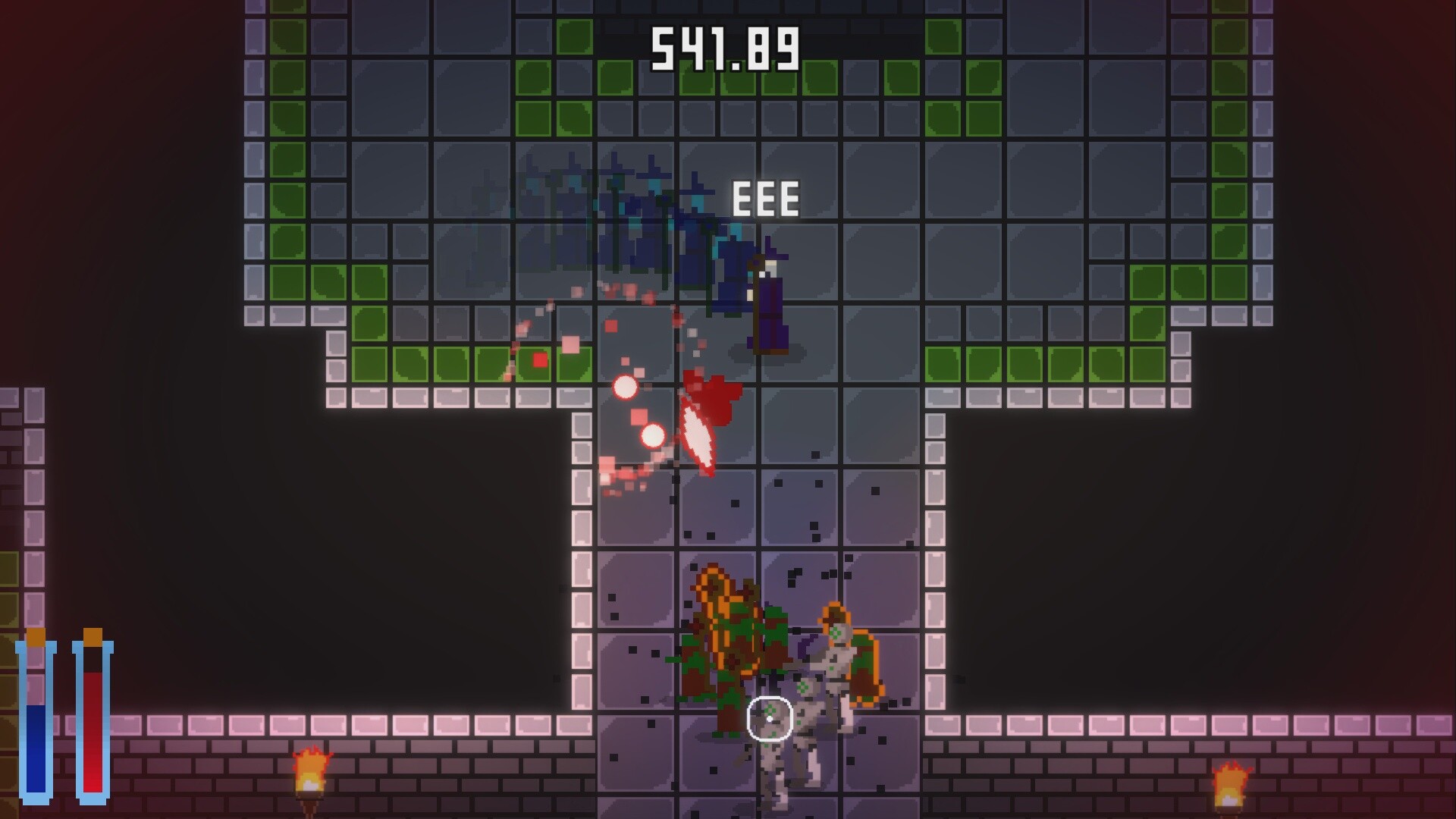Click the white glowing projectile orb
The height and width of the screenshot is (819, 1456).
(627, 388)
